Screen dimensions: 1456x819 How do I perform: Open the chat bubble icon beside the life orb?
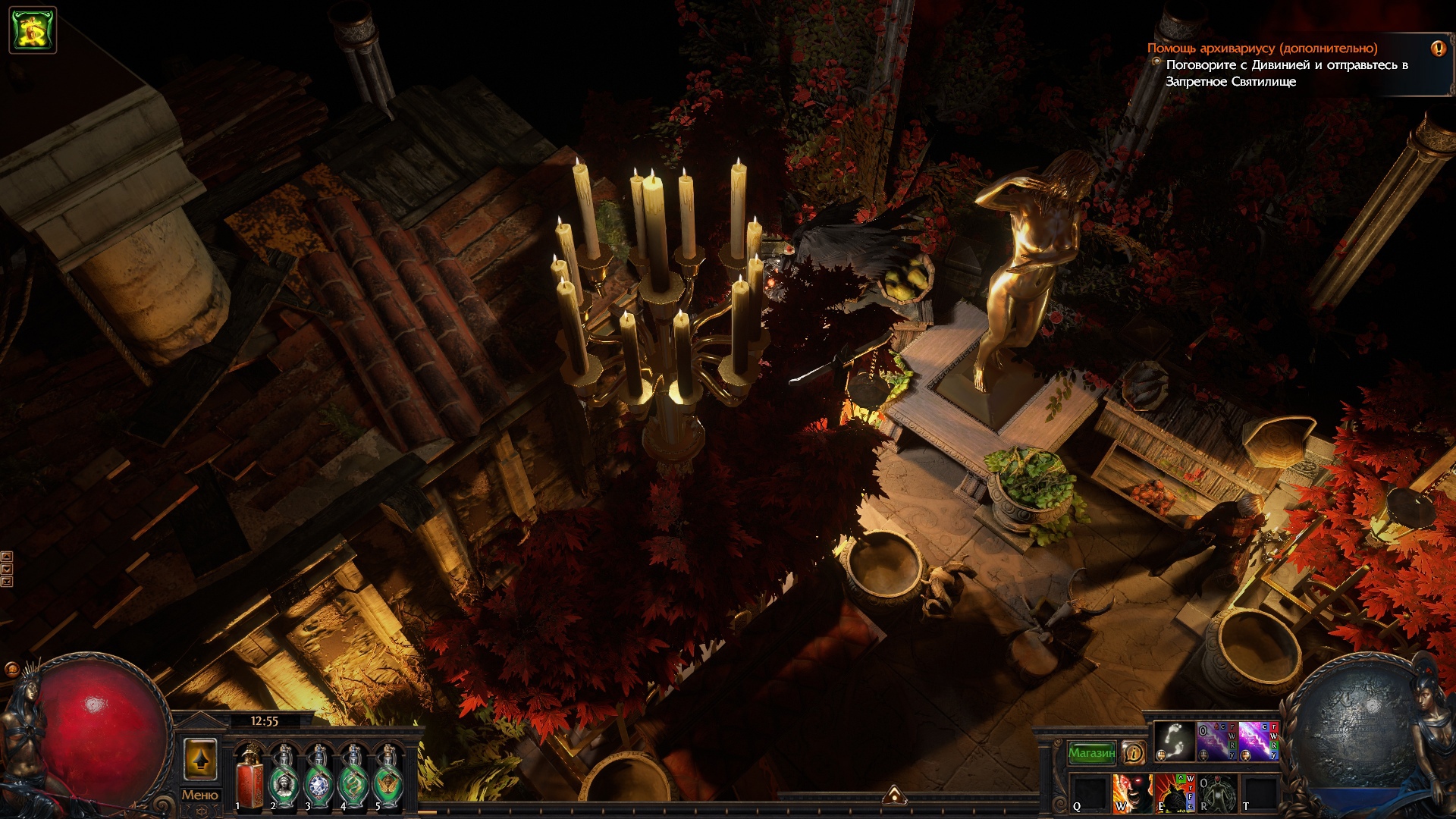(x=11, y=669)
